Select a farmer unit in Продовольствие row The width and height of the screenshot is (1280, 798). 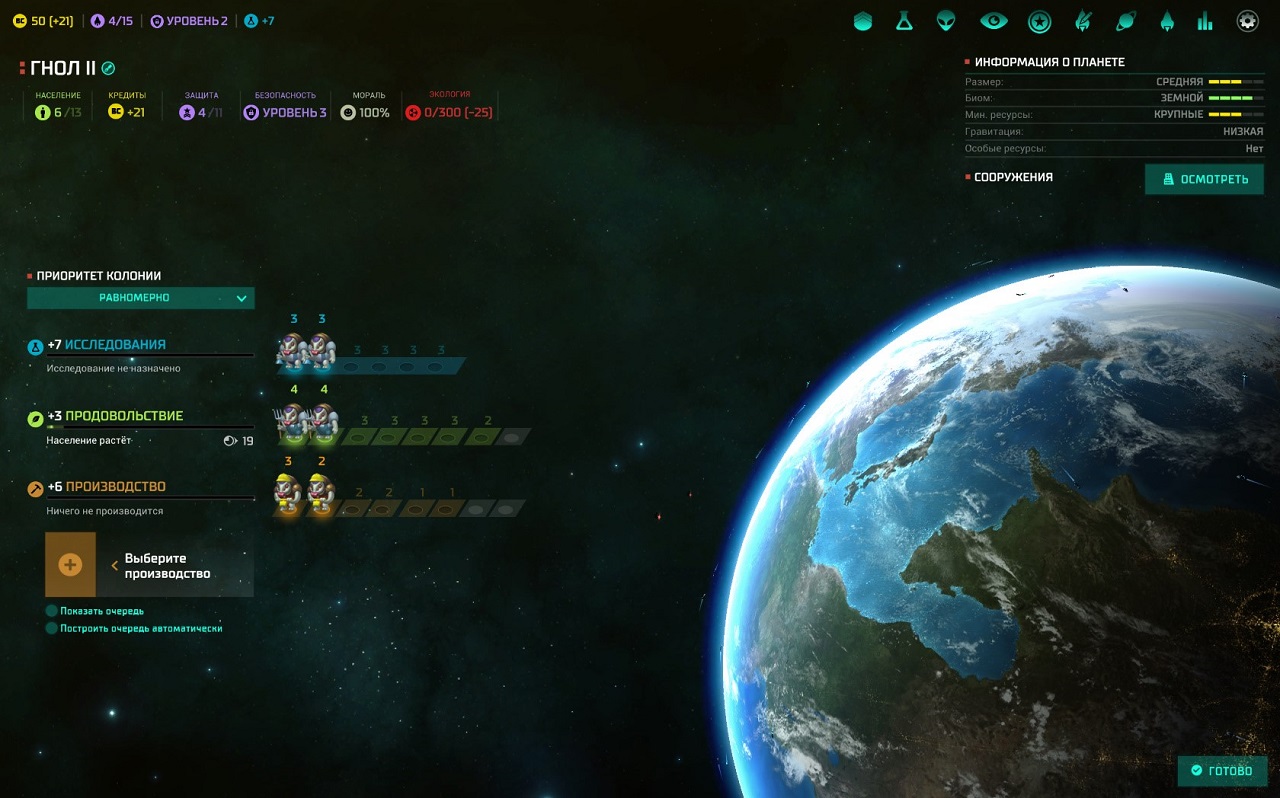(293, 422)
